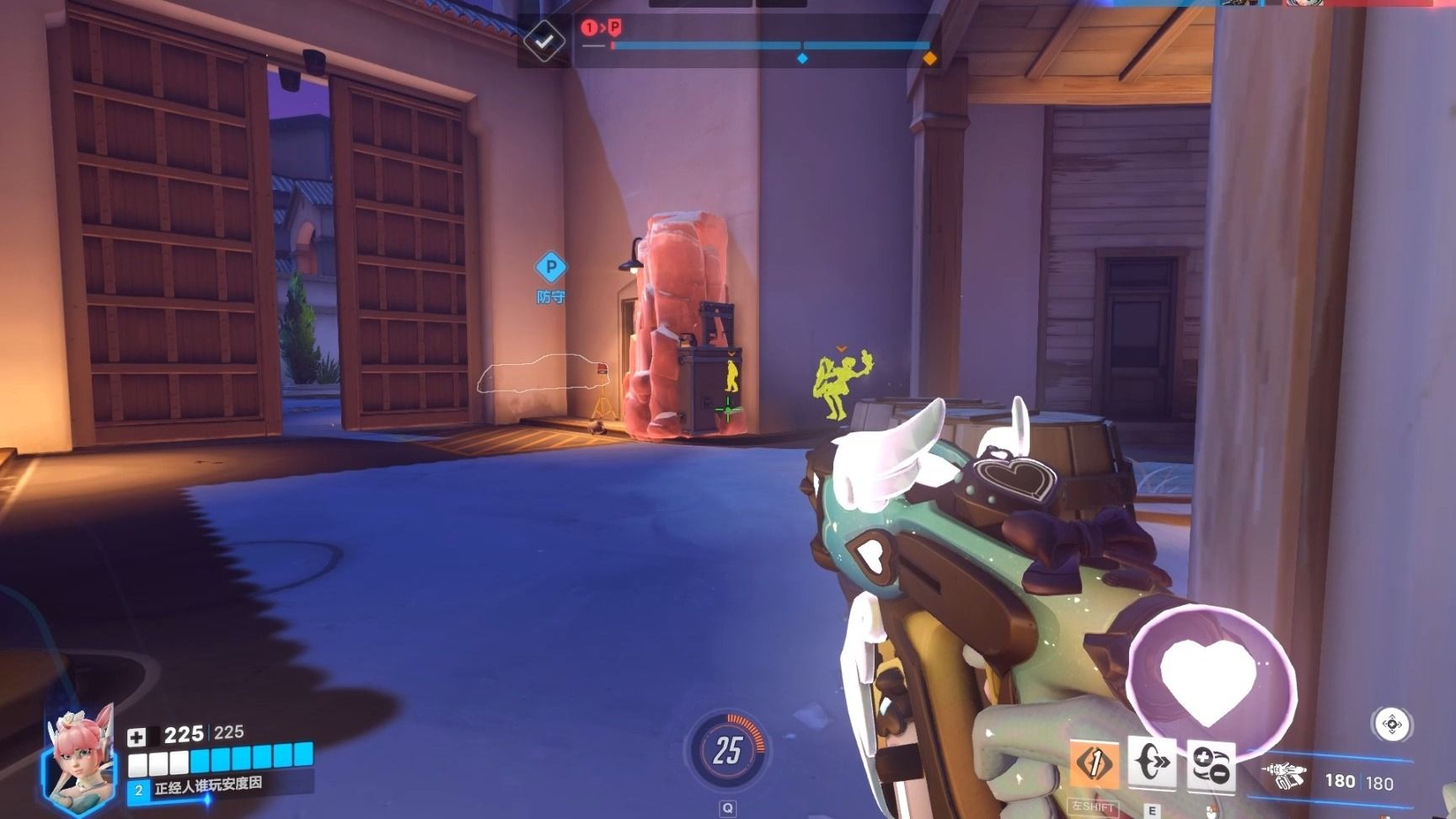Click the orange passive ability icon
The height and width of the screenshot is (819, 1456).
[1094, 763]
